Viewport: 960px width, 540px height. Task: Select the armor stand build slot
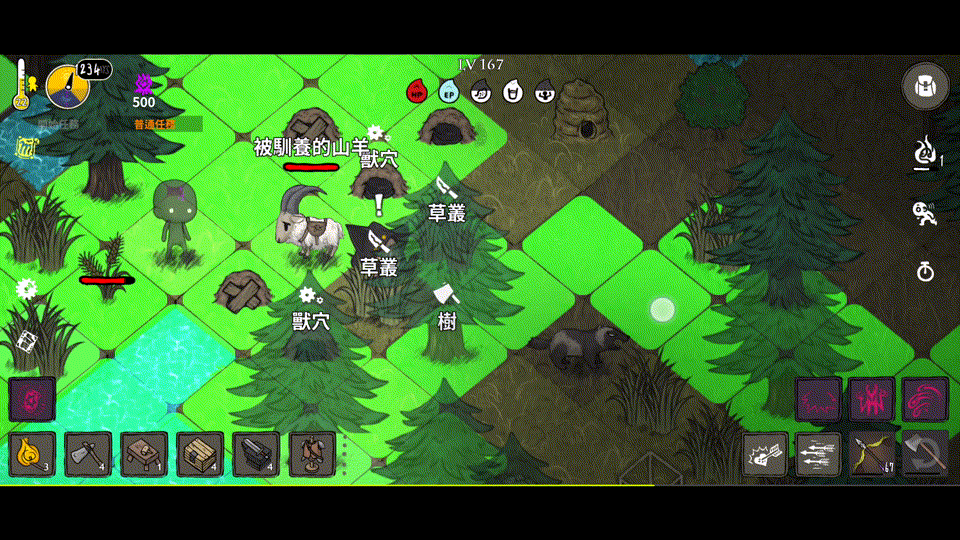tap(312, 454)
